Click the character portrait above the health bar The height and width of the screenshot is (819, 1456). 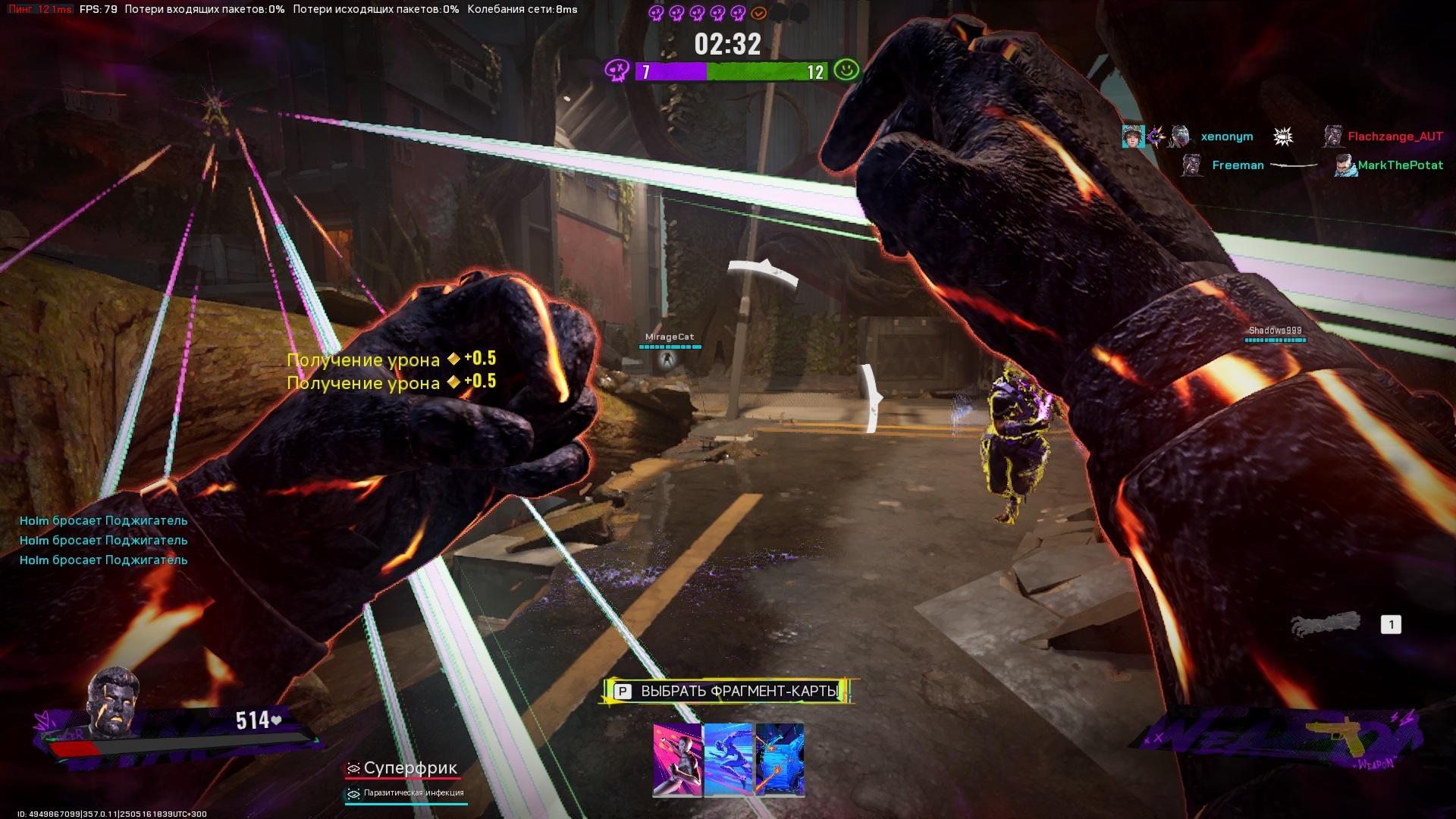pos(114,703)
